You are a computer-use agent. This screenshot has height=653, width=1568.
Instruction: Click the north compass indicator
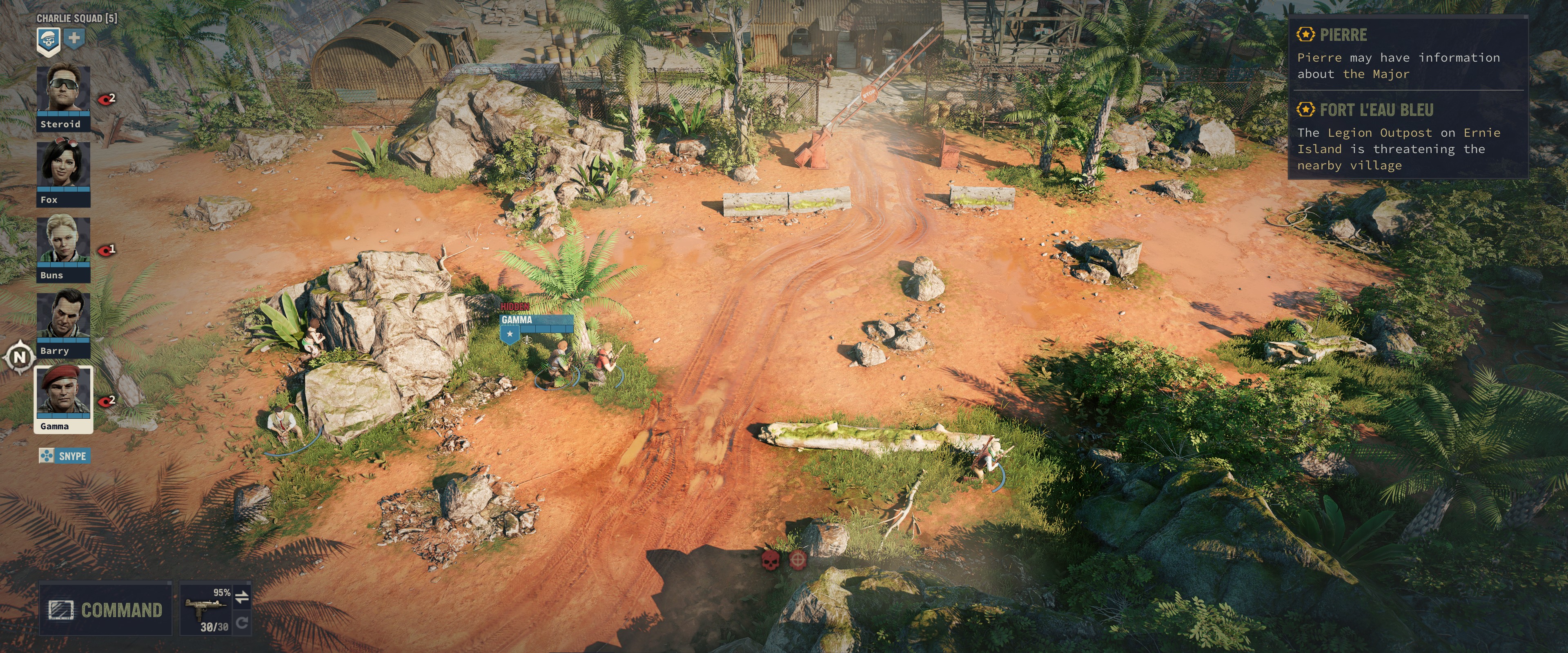(x=20, y=357)
